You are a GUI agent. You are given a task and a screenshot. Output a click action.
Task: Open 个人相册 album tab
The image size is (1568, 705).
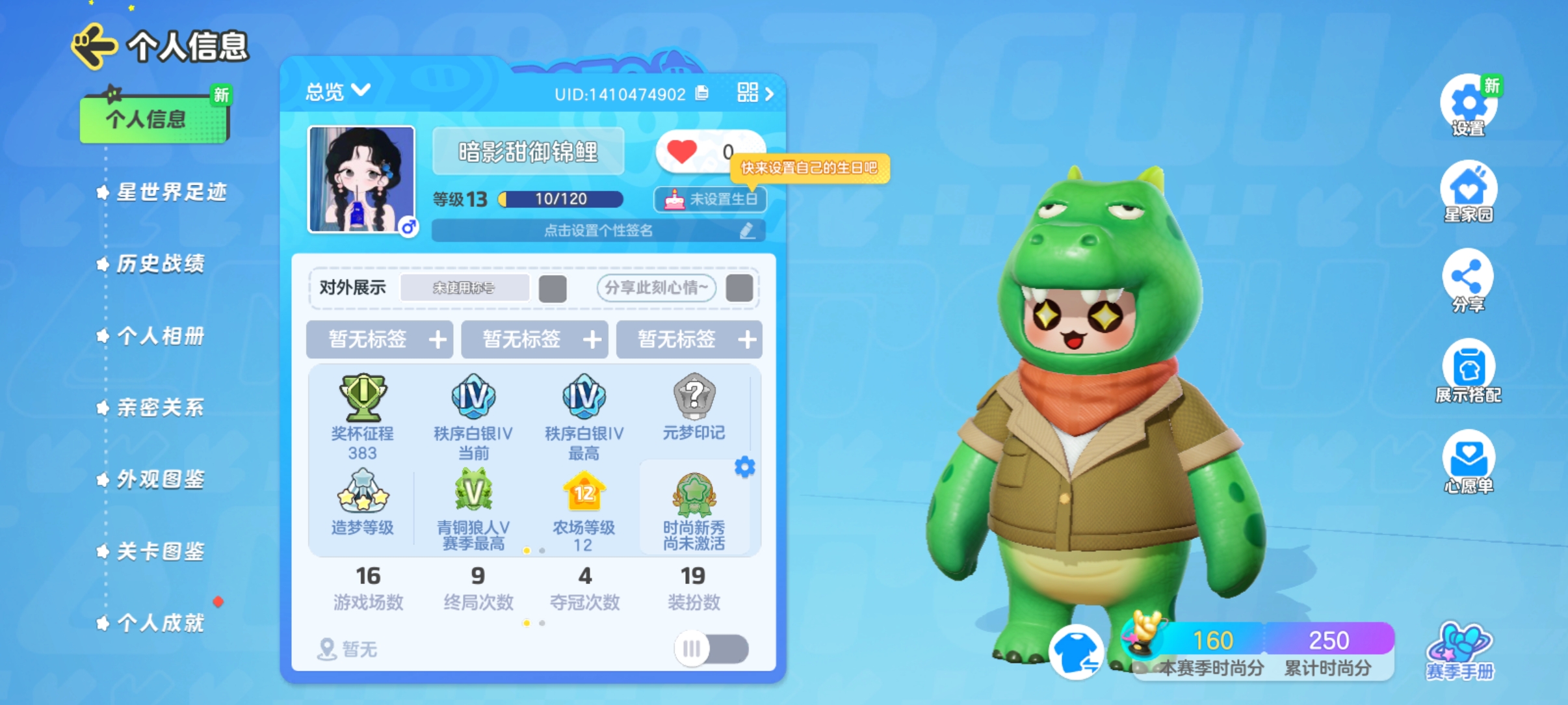pos(160,336)
